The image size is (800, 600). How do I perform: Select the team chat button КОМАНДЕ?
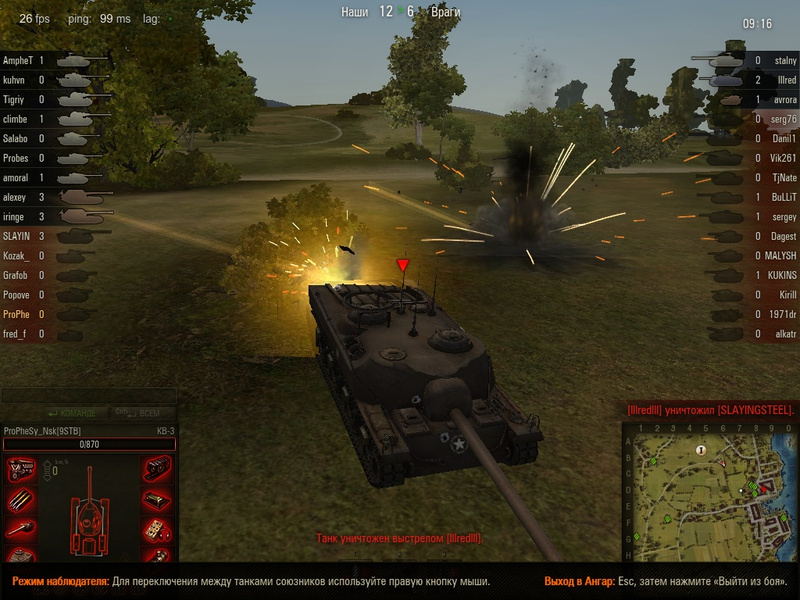pos(69,412)
